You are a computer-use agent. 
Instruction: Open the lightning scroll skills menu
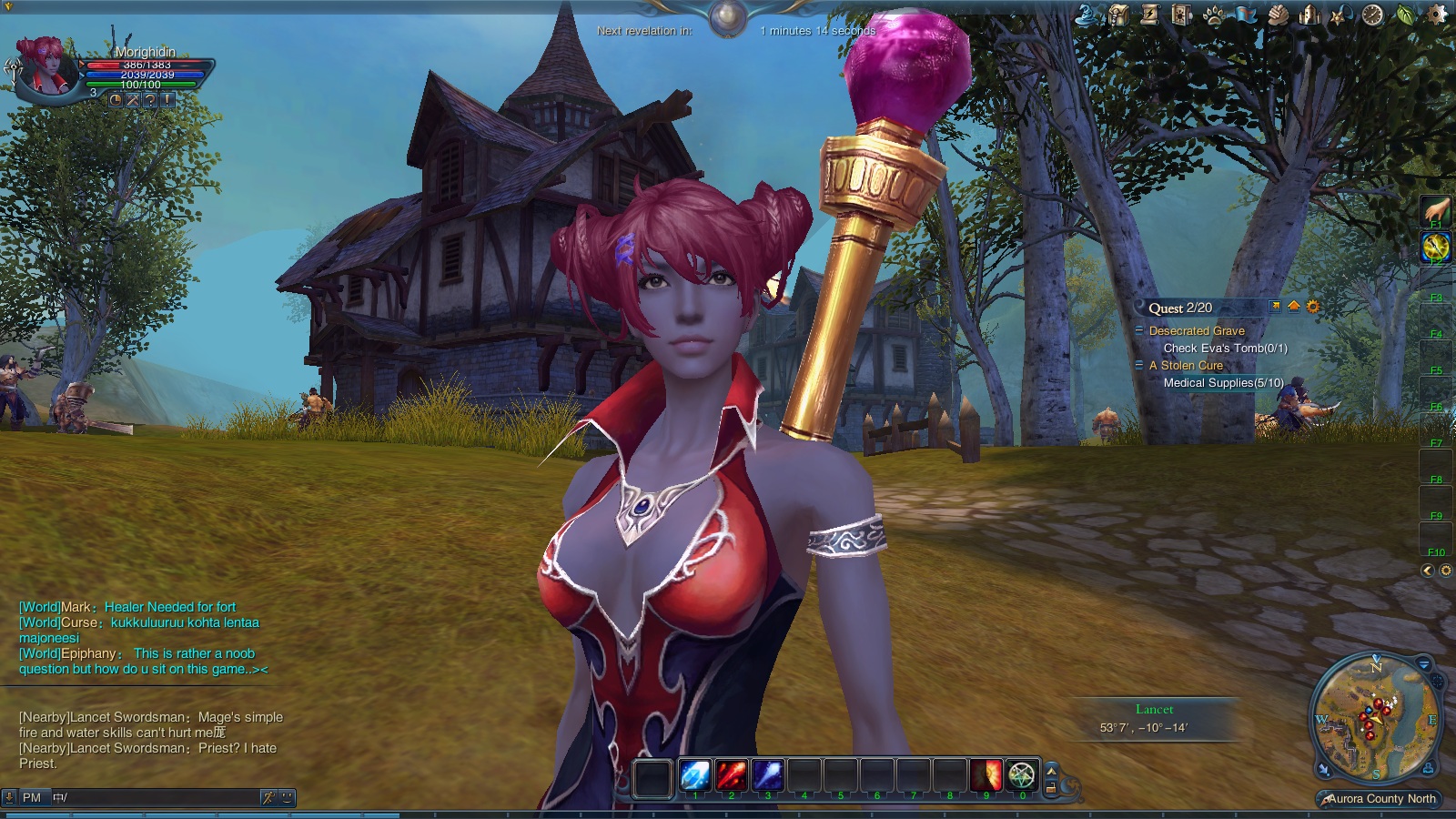pos(1150,15)
